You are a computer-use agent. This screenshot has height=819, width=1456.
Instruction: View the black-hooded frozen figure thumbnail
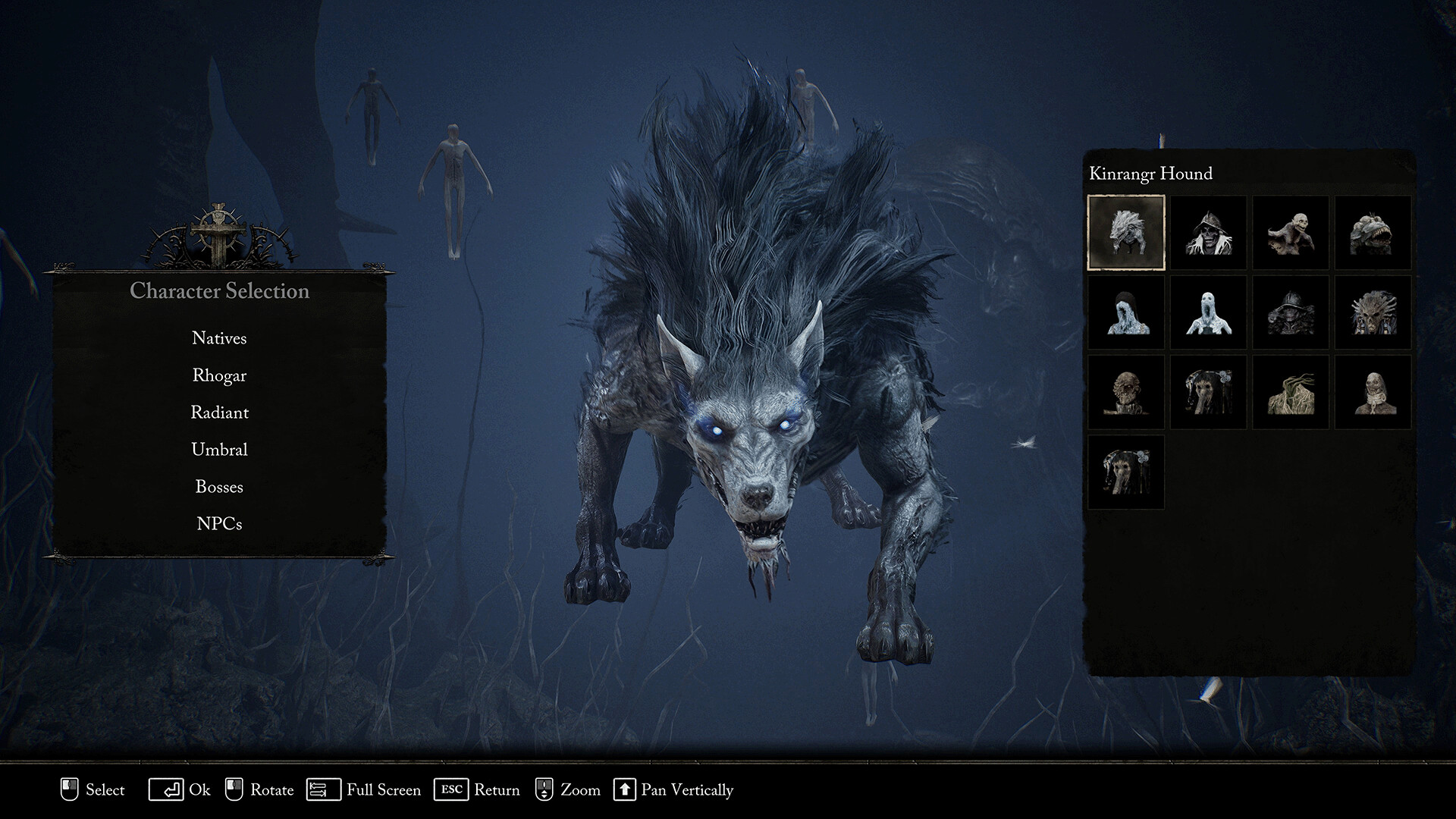[x=1126, y=312]
